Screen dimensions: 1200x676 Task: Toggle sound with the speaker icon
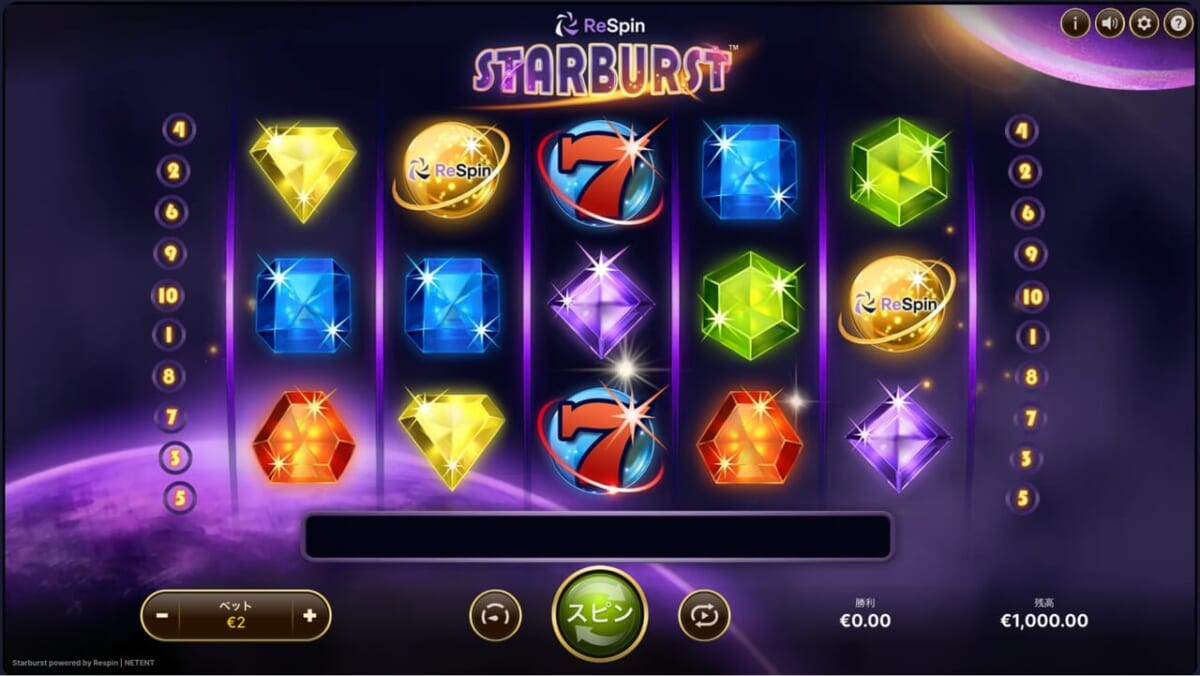pyautogui.click(x=1109, y=22)
